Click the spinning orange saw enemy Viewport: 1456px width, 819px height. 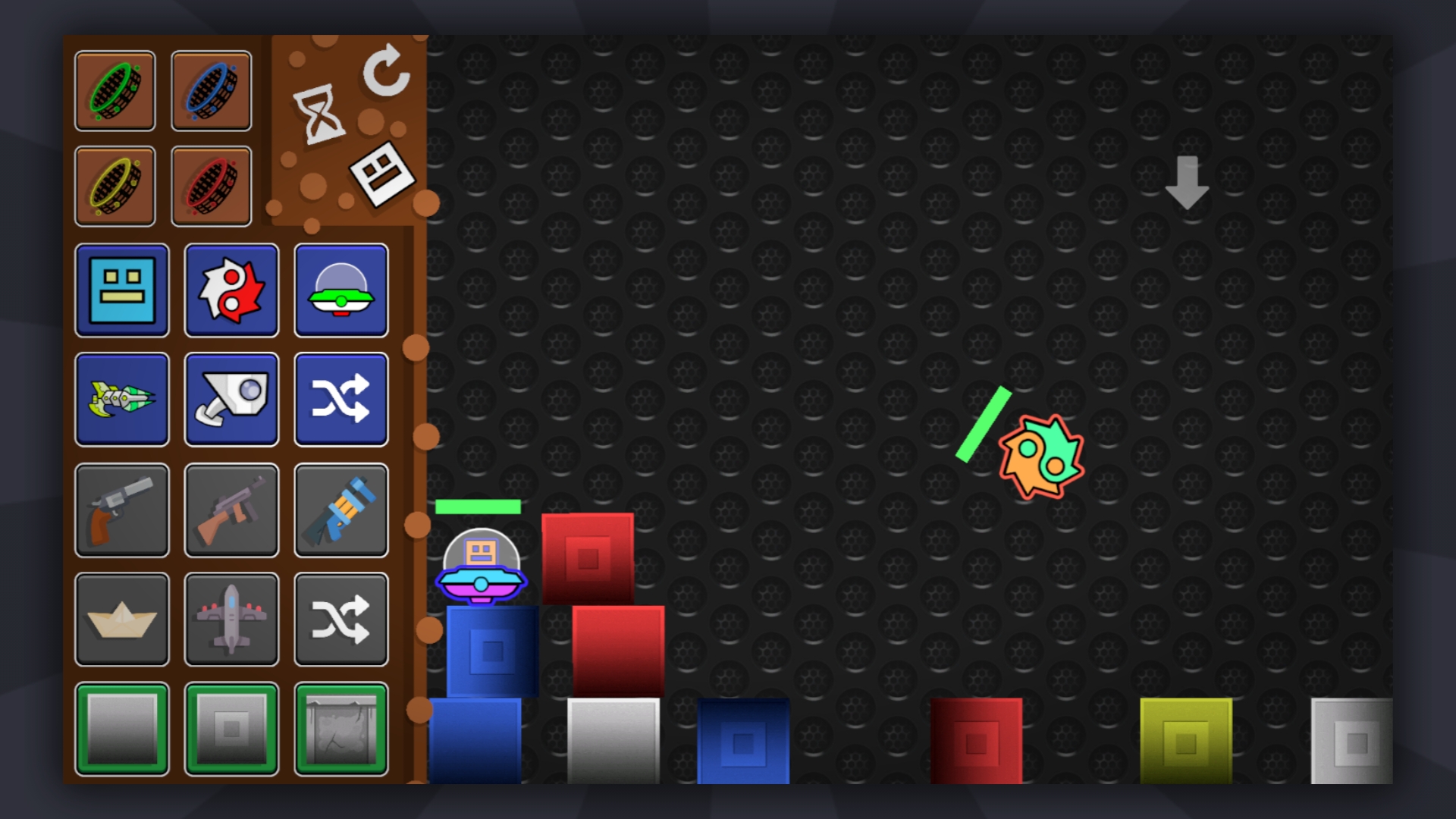1041,455
